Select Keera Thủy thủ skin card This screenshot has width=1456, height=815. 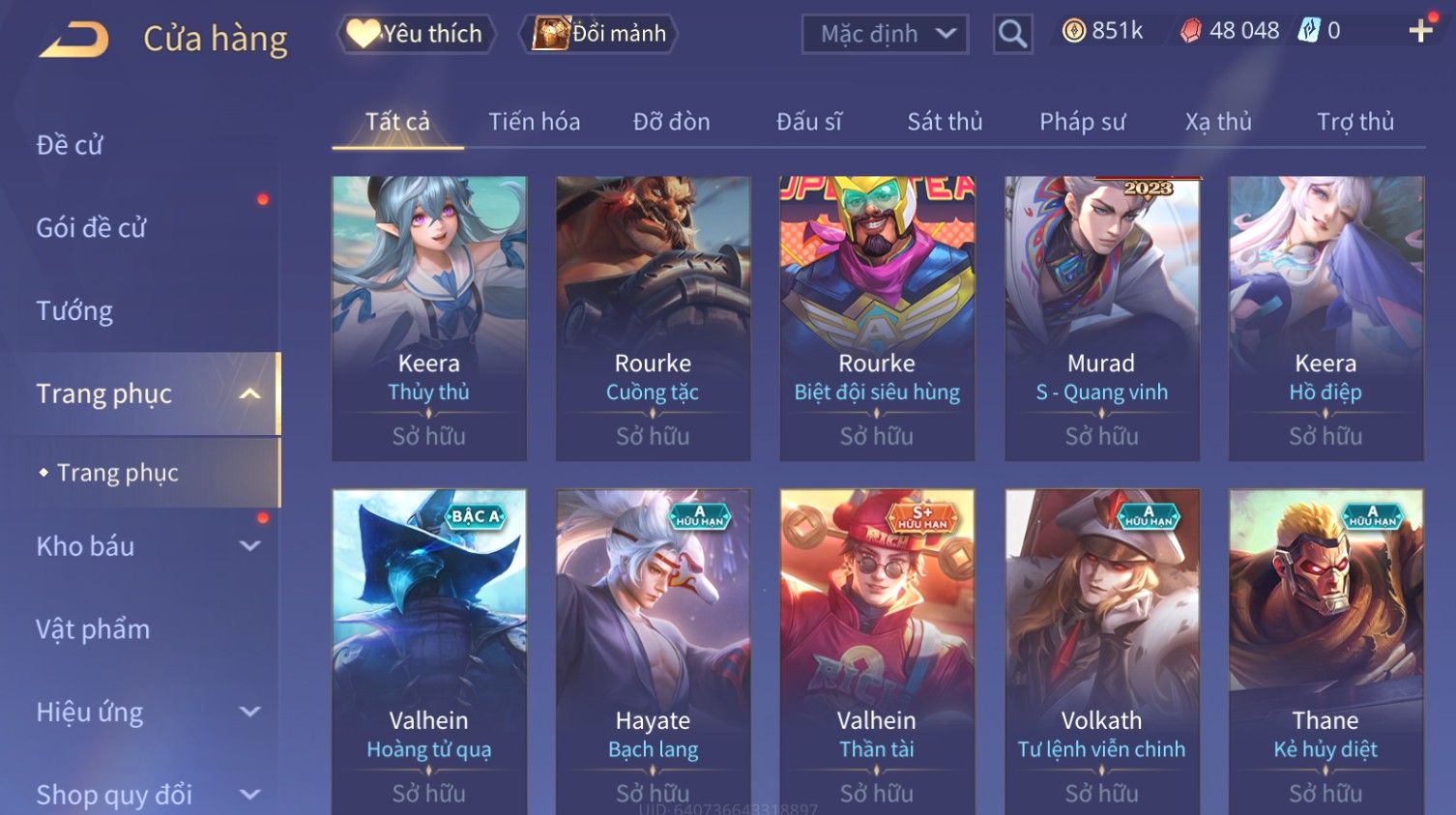(x=429, y=317)
